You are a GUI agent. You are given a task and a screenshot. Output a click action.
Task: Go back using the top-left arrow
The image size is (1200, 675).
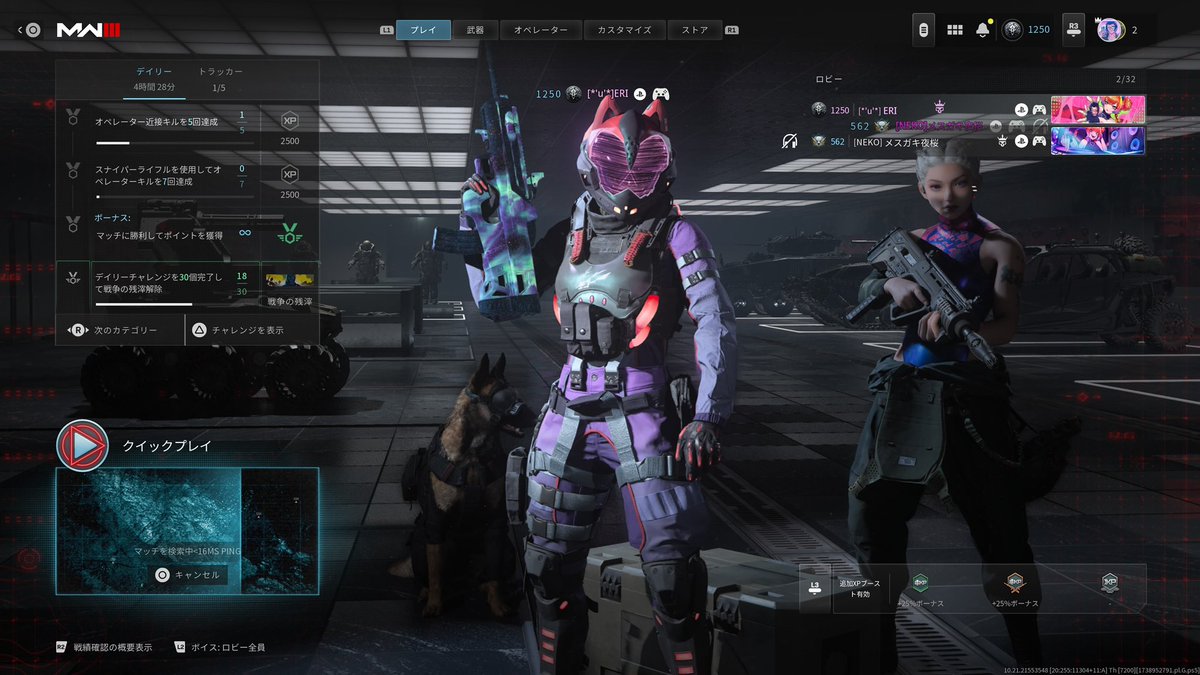tap(21, 30)
